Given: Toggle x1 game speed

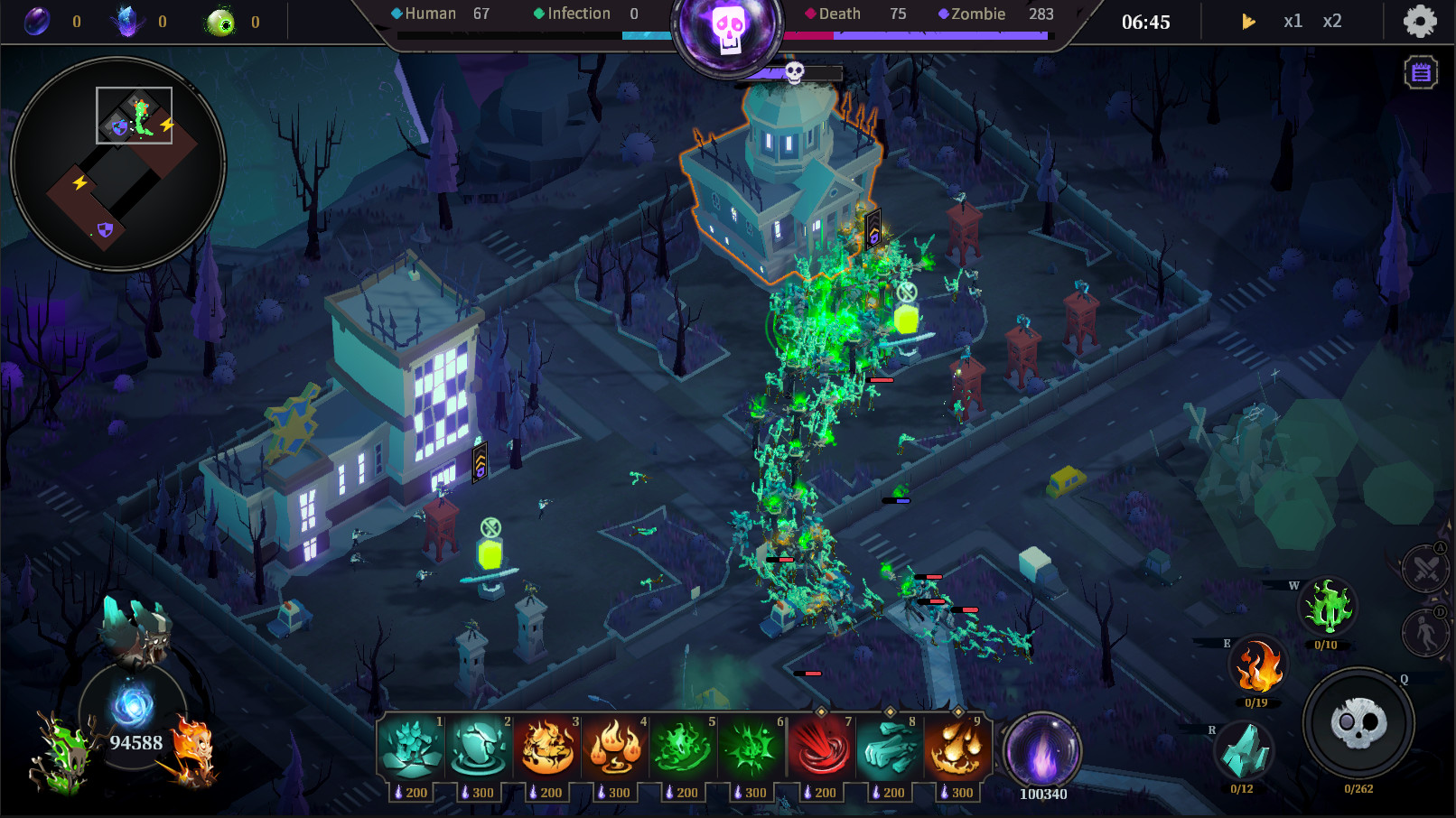Looking at the screenshot, I should (x=1293, y=20).
